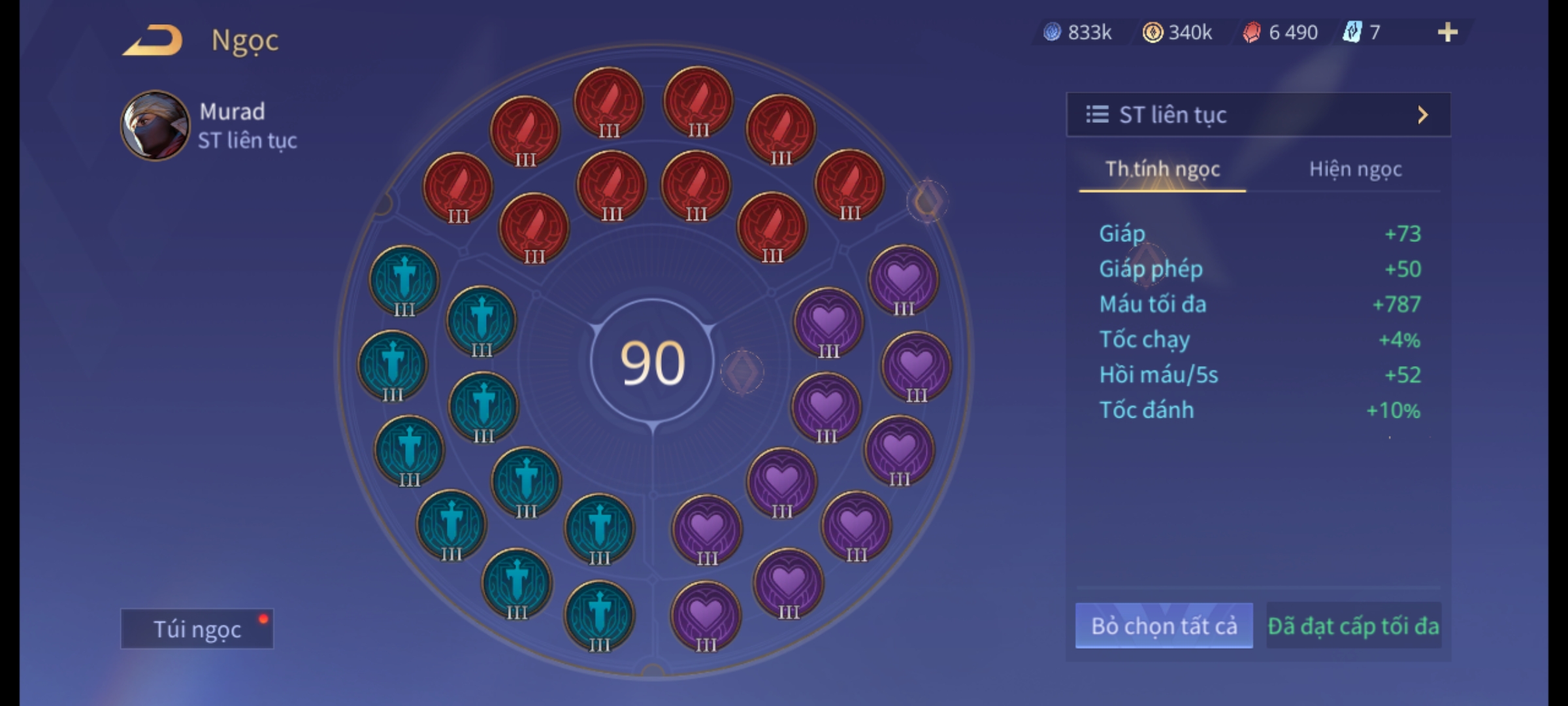Viewport: 1568px width, 706px height.
Task: Switch to the Th.tính ngọc tab
Action: (1162, 169)
